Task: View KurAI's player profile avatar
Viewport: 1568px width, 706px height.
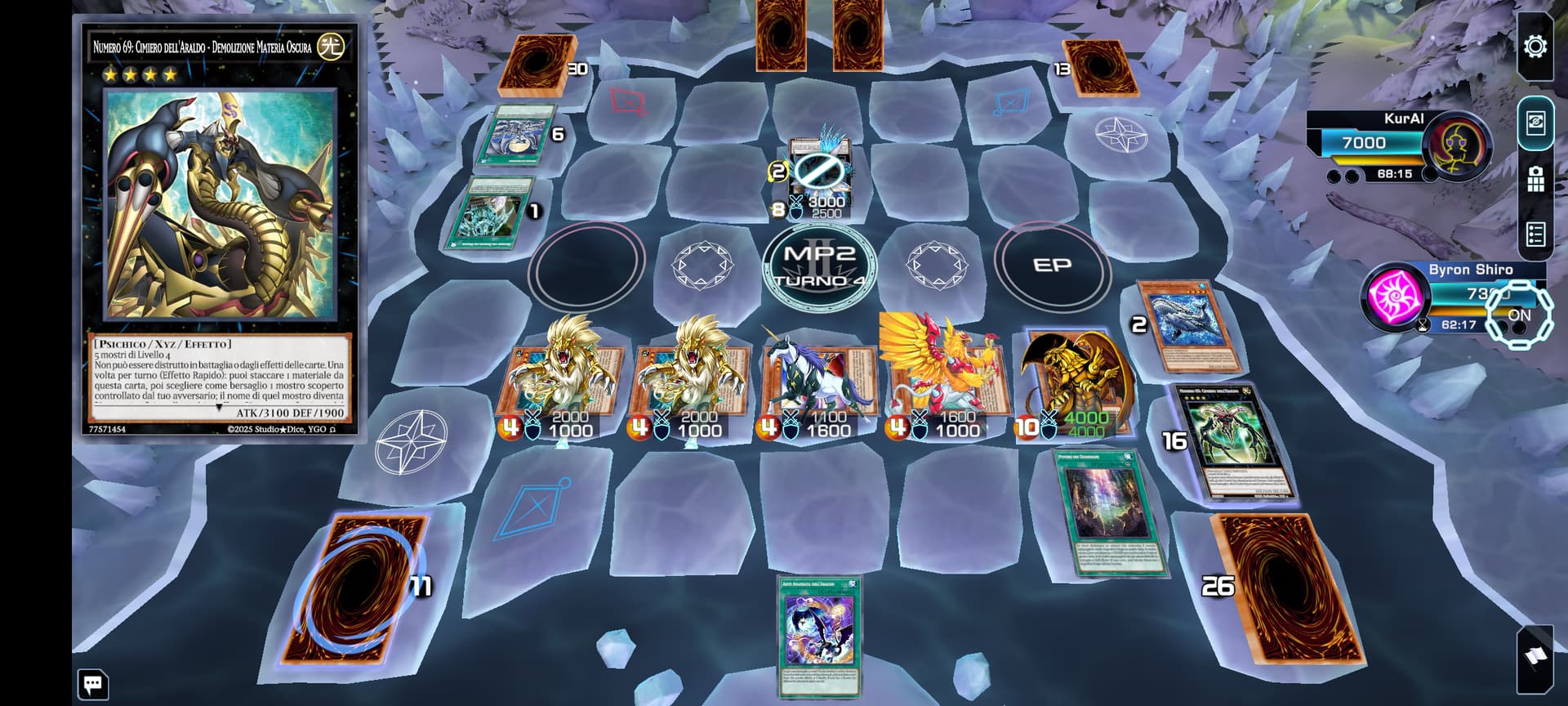Action: 1455,145
